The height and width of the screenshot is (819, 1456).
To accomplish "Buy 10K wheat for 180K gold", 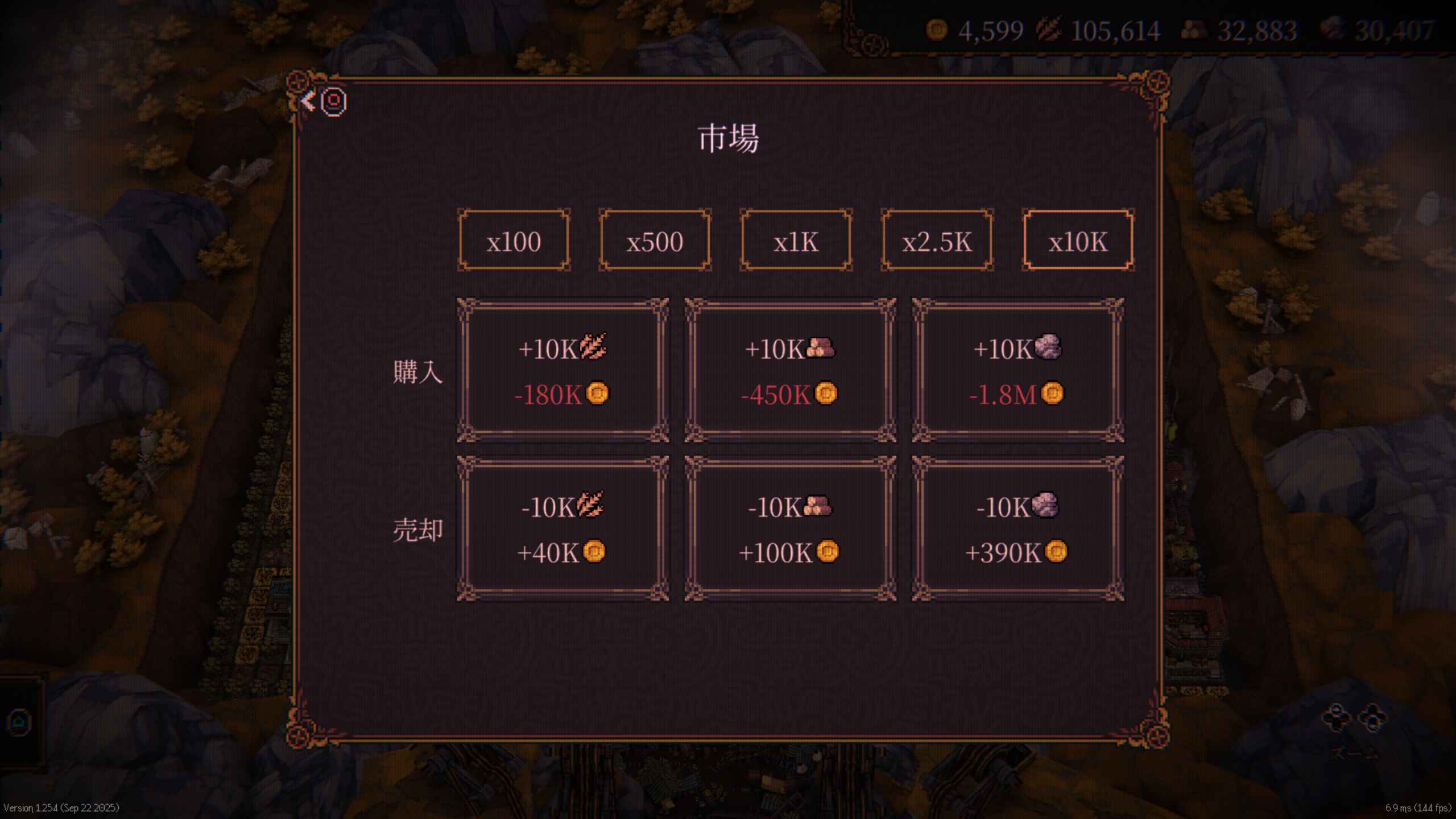I will tap(562, 370).
